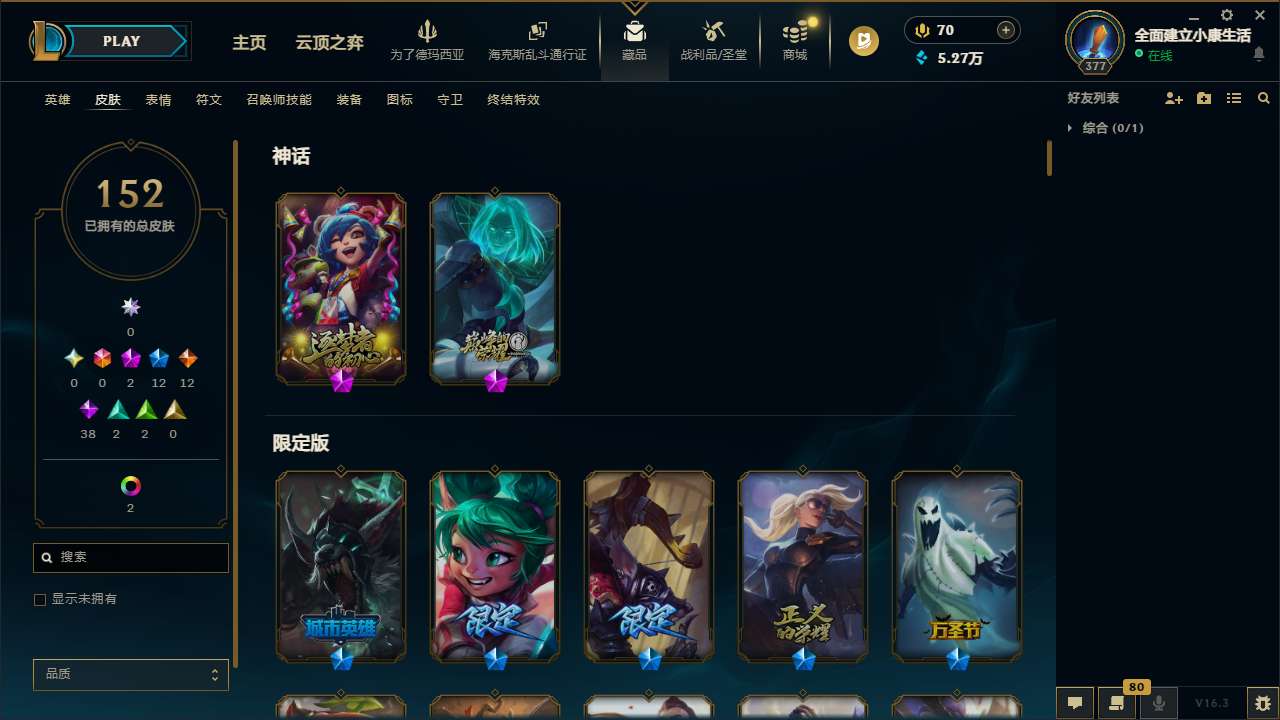Open the chat window icon
Screen dimensions: 1280x720
click(x=1075, y=703)
